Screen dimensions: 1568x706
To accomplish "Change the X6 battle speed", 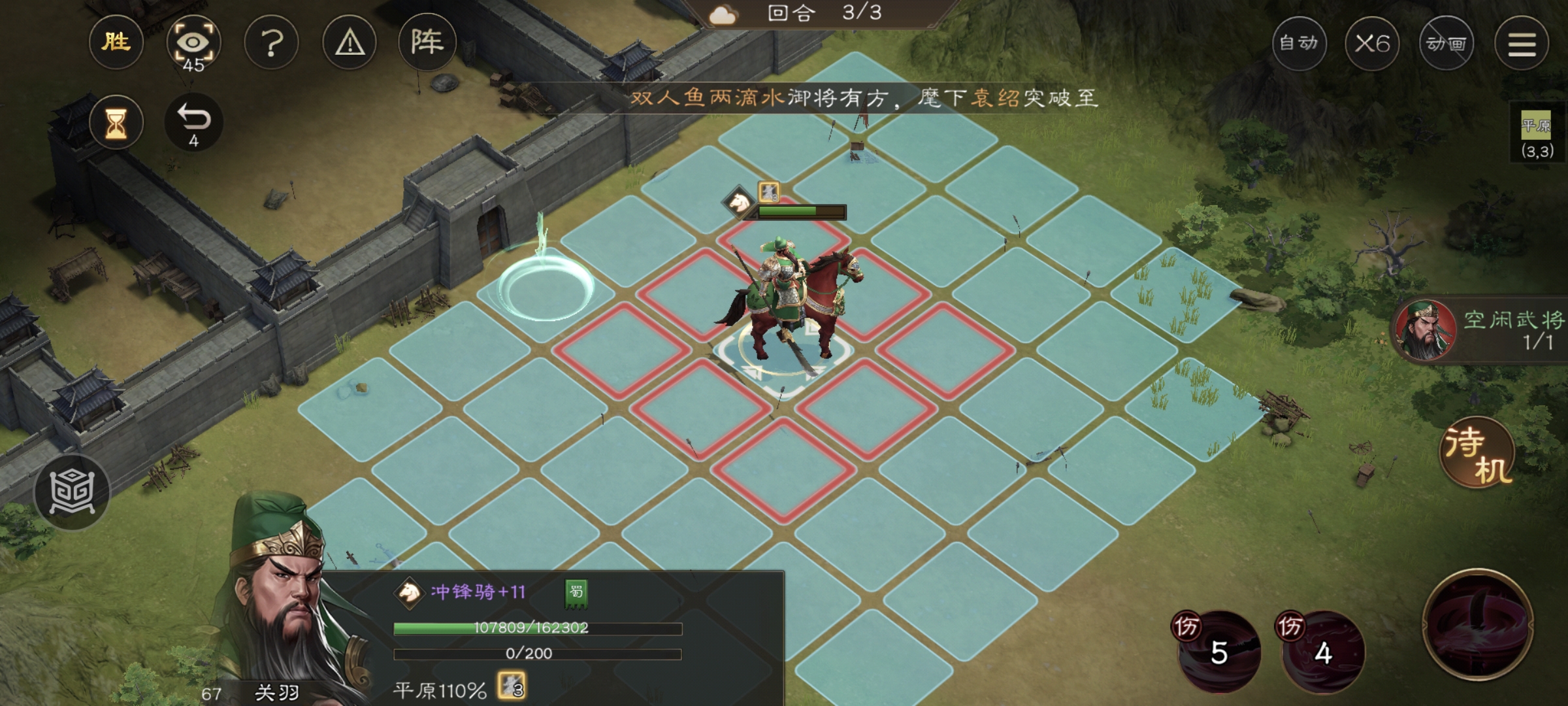I will tap(1372, 43).
